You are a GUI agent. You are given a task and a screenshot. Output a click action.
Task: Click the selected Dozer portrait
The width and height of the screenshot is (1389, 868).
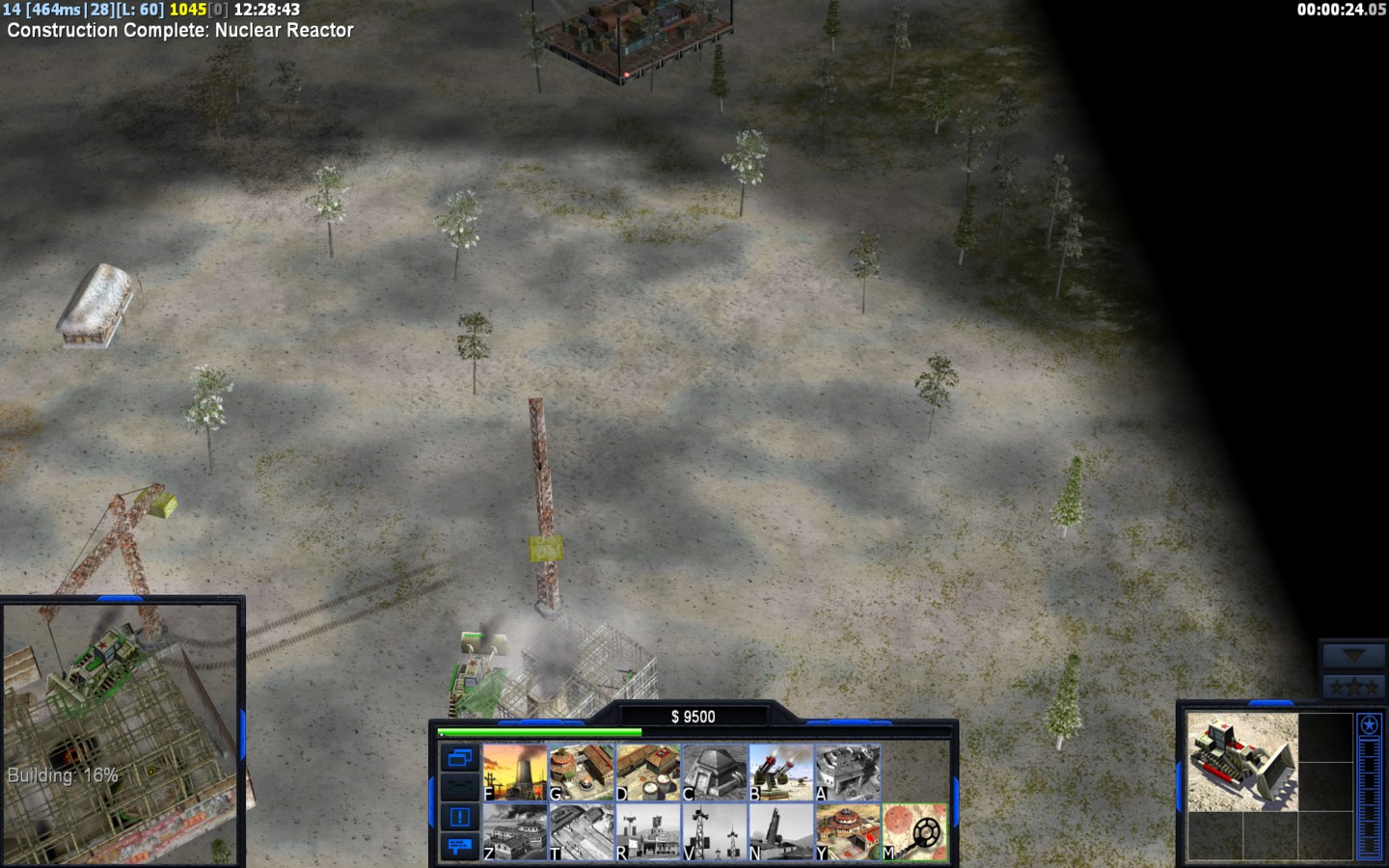click(1242, 762)
